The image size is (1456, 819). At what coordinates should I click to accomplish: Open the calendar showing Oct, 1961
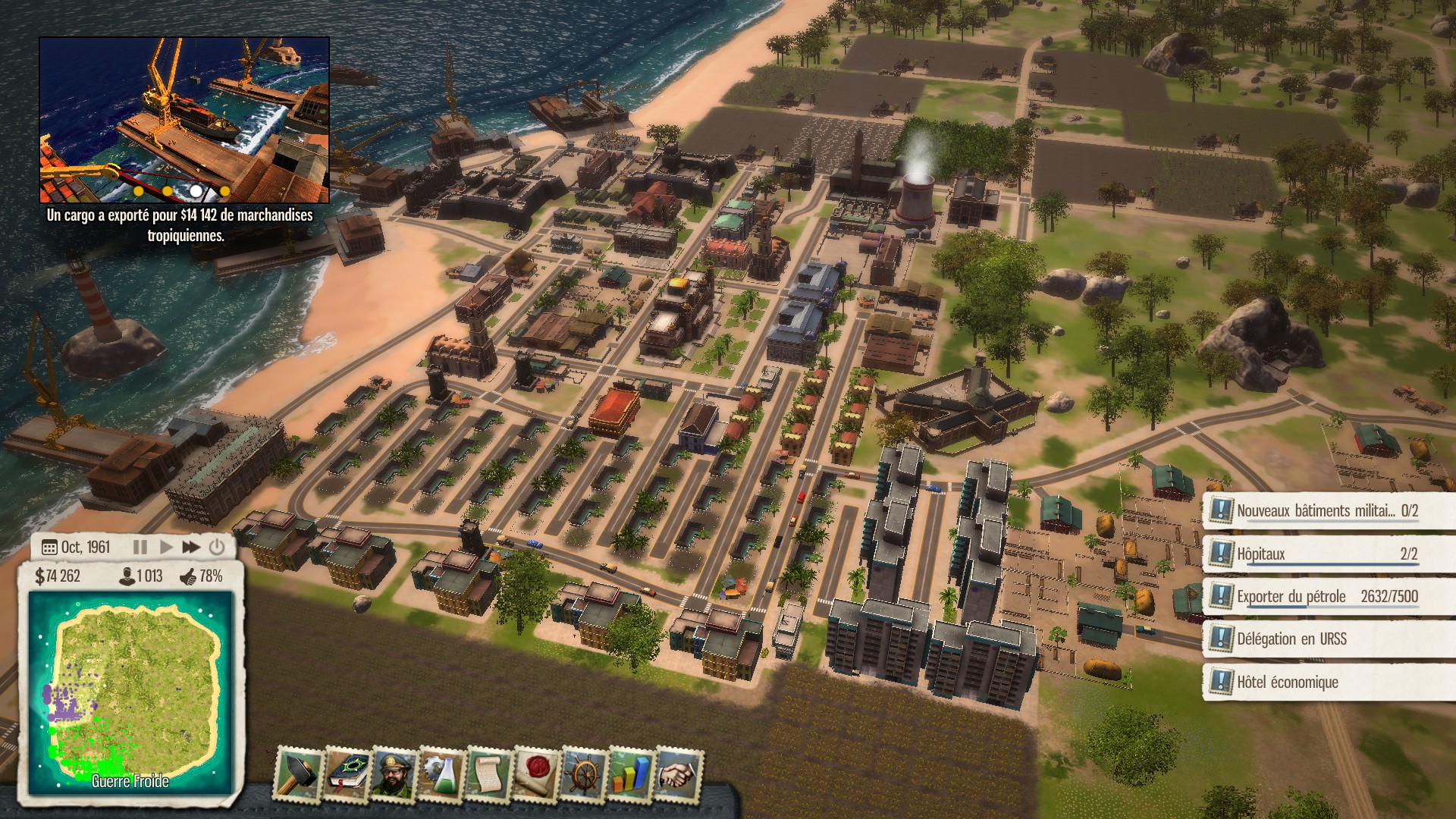tap(49, 546)
